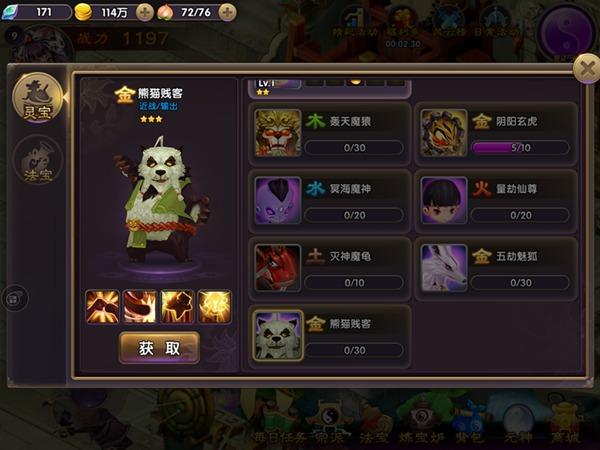Tap the 获取 button
Viewport: 600px width, 450px height.
coord(159,348)
